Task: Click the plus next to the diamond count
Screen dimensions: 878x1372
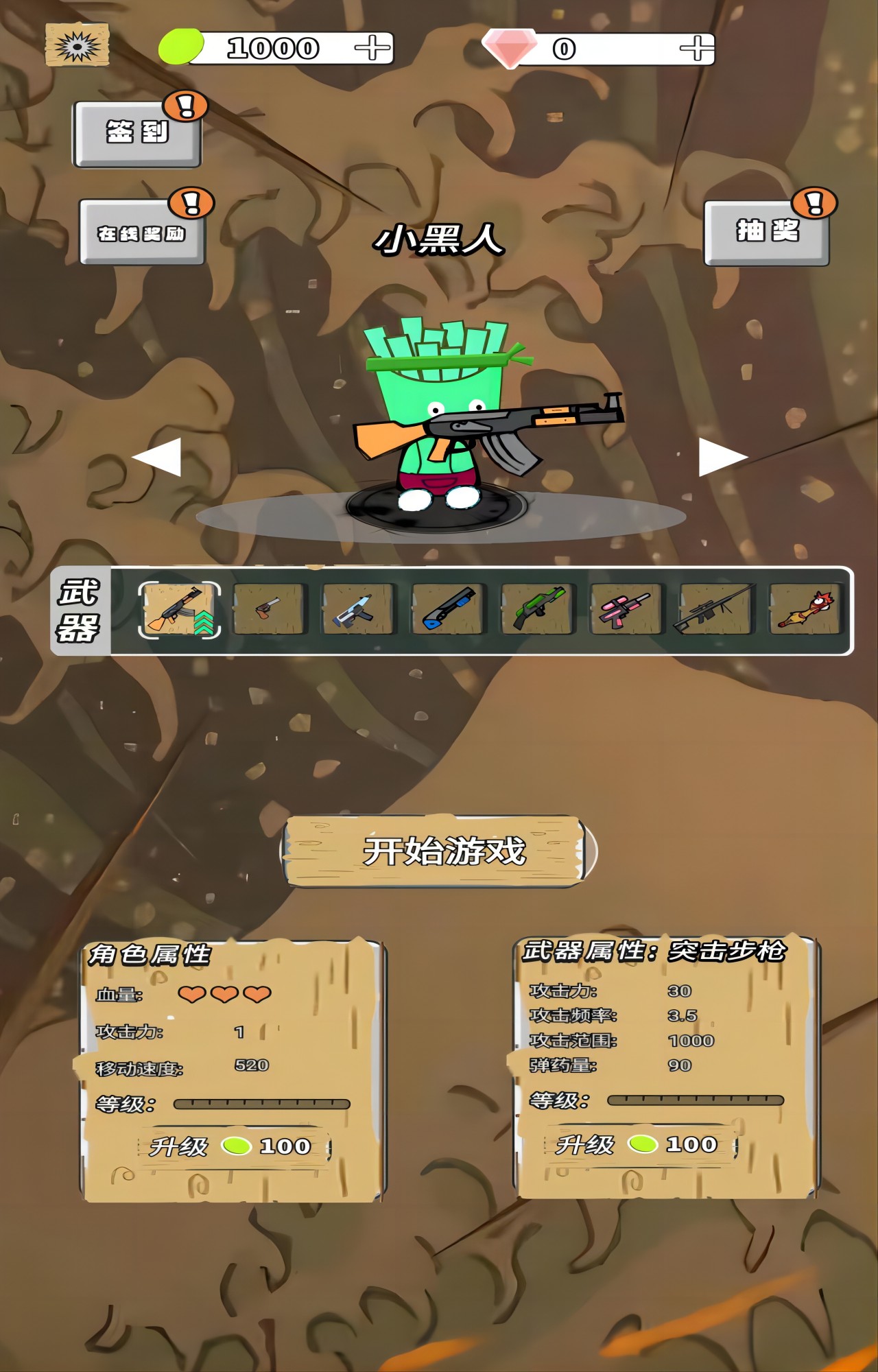Action: (x=697, y=47)
